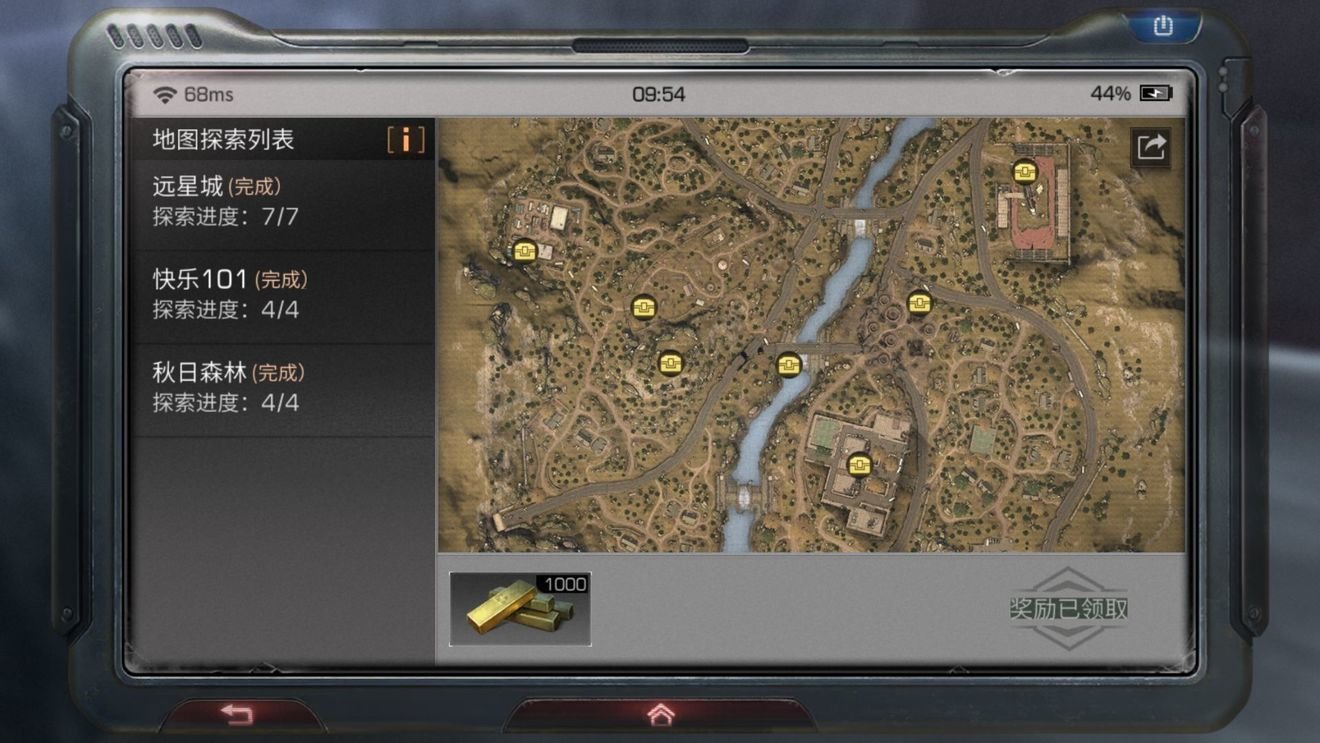Viewport: 1320px width, 743px height.
Task: Tap the blue power button on tablet
Action: coord(1163,26)
